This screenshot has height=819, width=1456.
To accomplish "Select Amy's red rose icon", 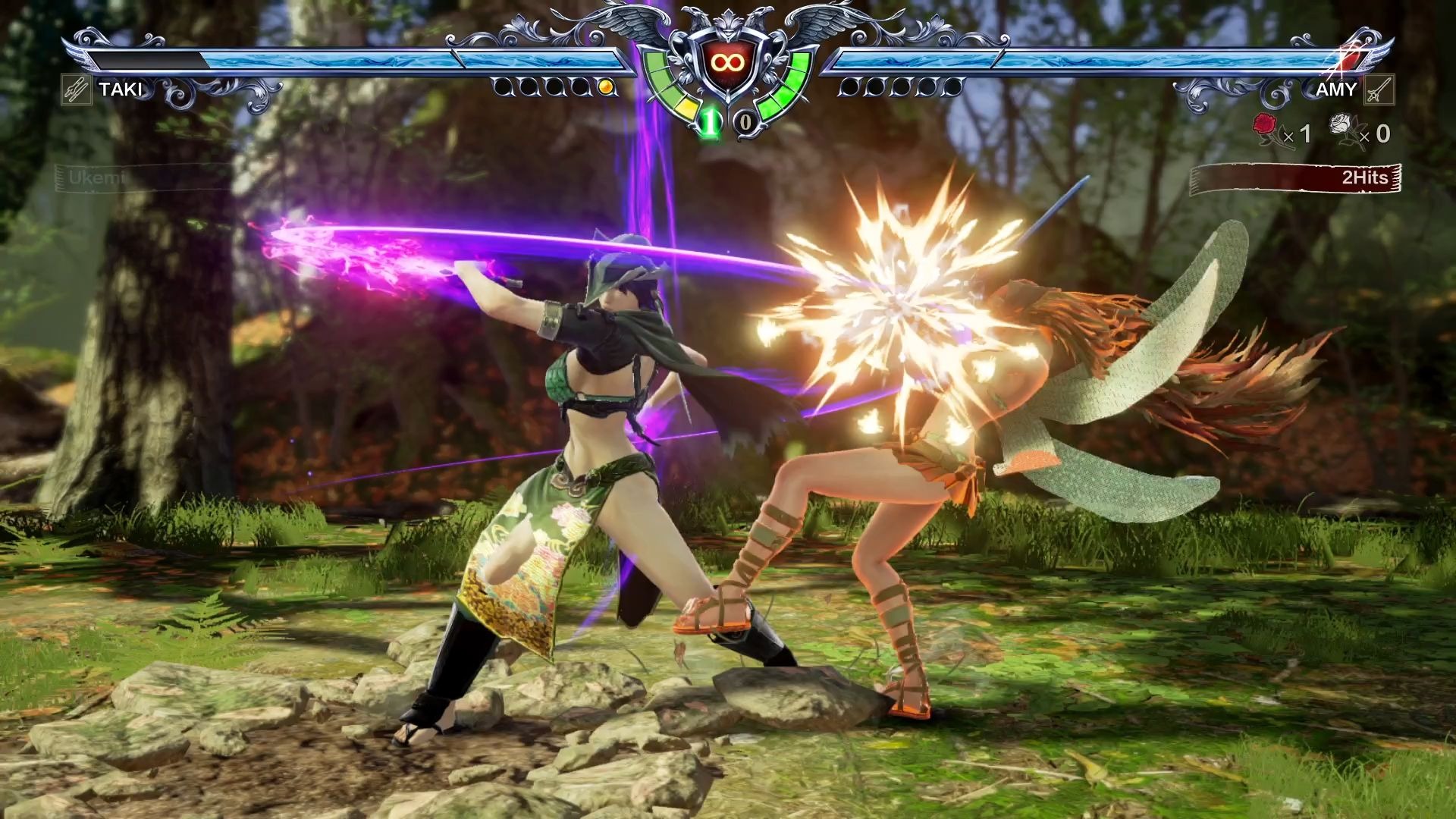I will (1265, 127).
